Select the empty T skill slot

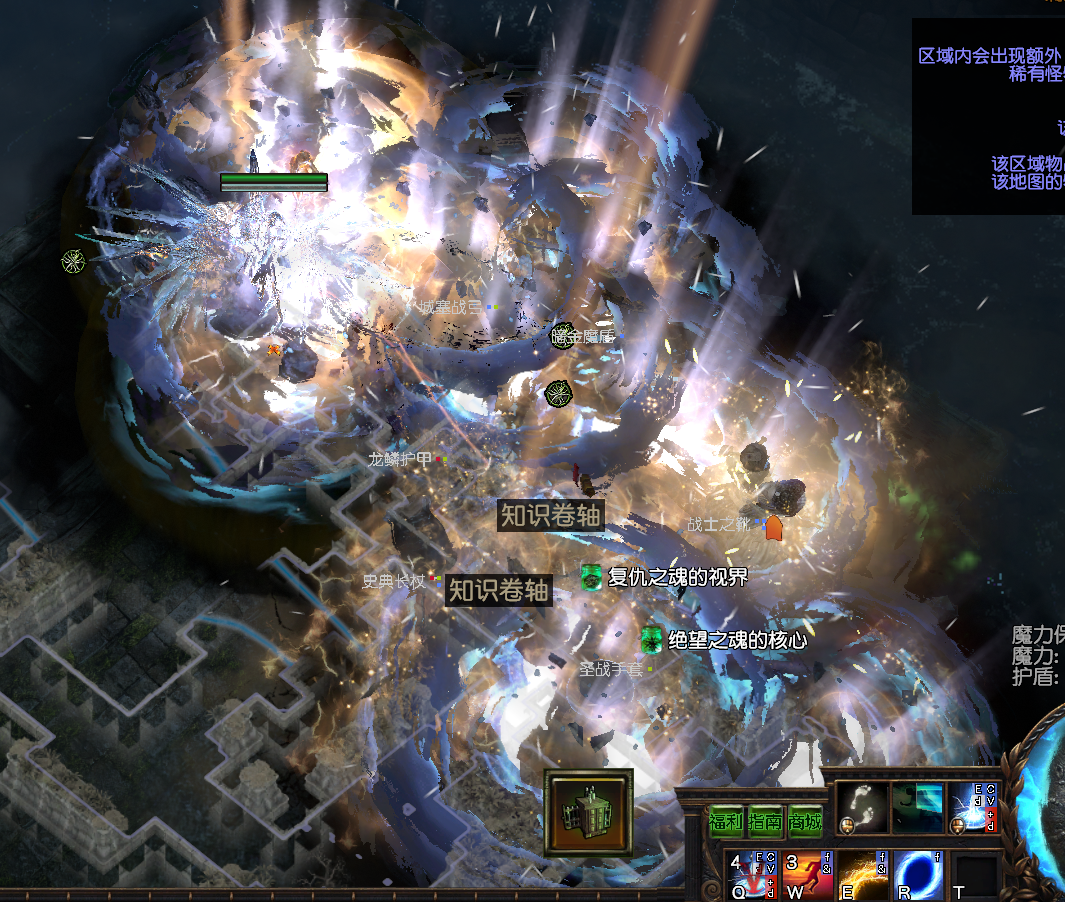pyautogui.click(x=974, y=876)
